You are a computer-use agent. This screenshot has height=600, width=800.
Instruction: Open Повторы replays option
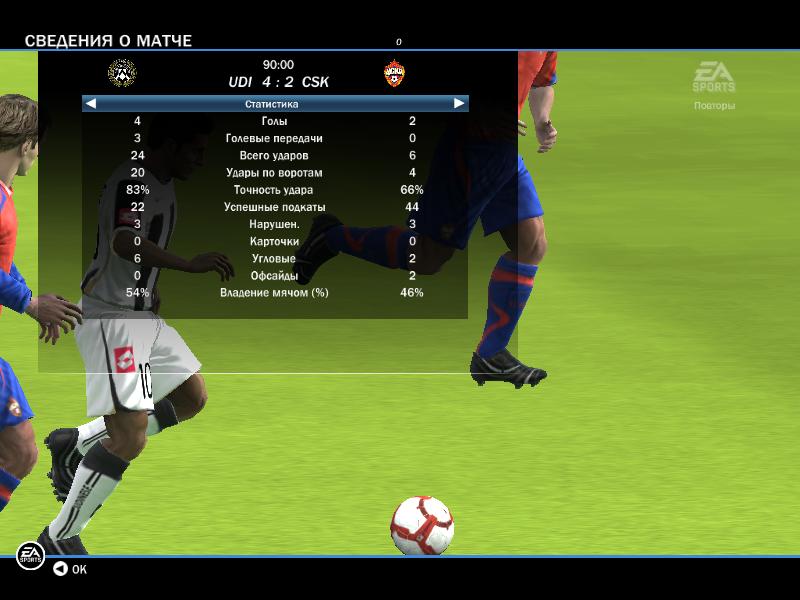(x=714, y=105)
